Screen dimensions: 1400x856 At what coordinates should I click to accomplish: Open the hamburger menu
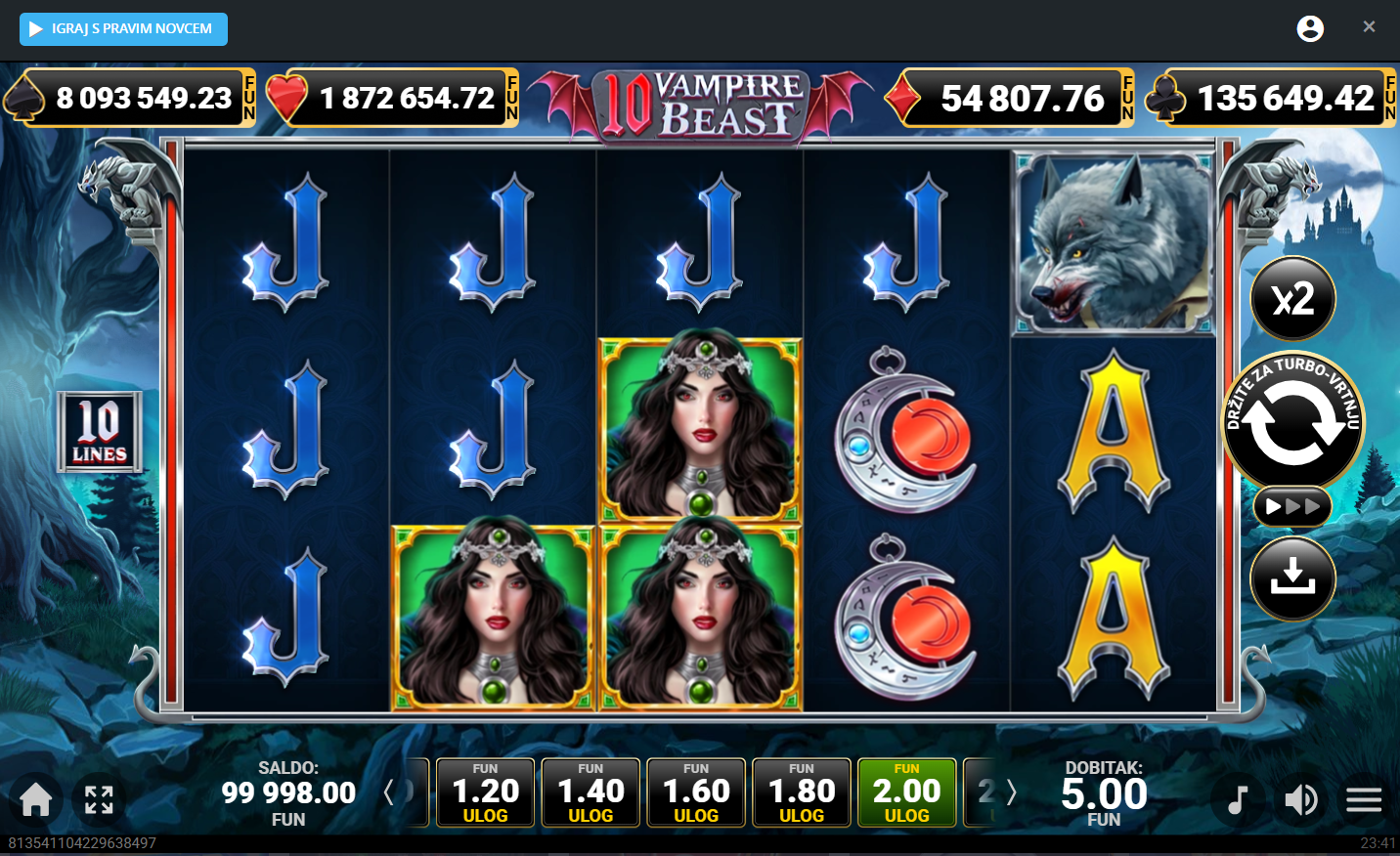(1364, 800)
